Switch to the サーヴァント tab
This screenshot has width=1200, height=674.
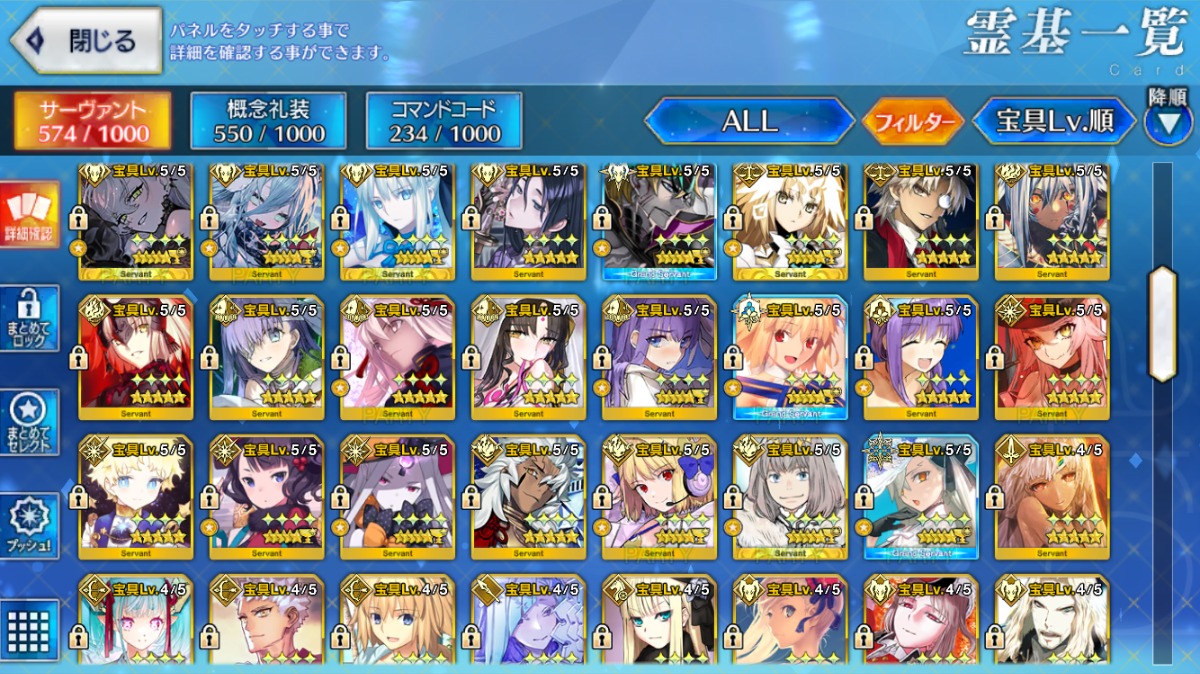point(92,121)
